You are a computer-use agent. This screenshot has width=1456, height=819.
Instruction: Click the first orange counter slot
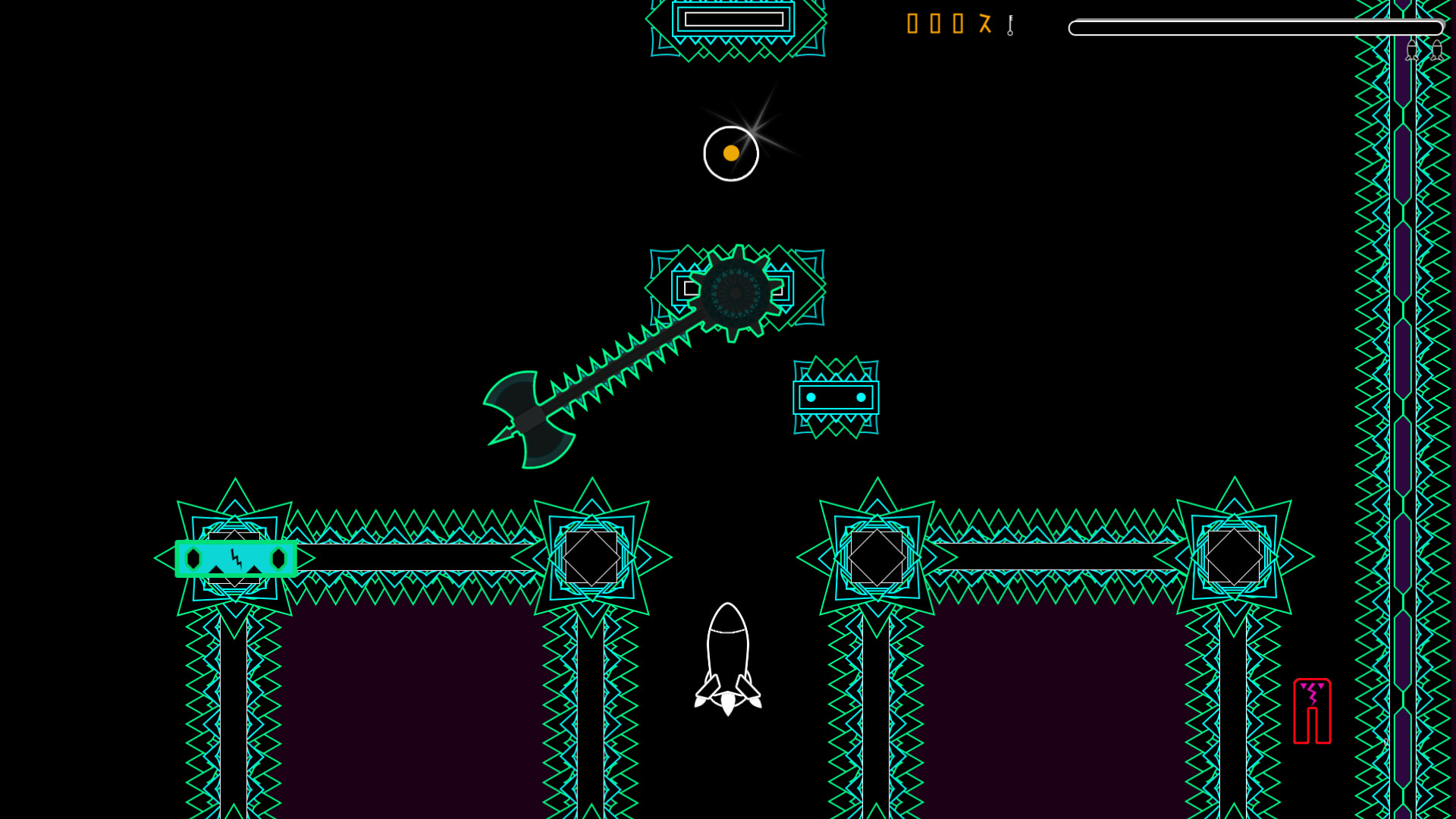pos(912,25)
